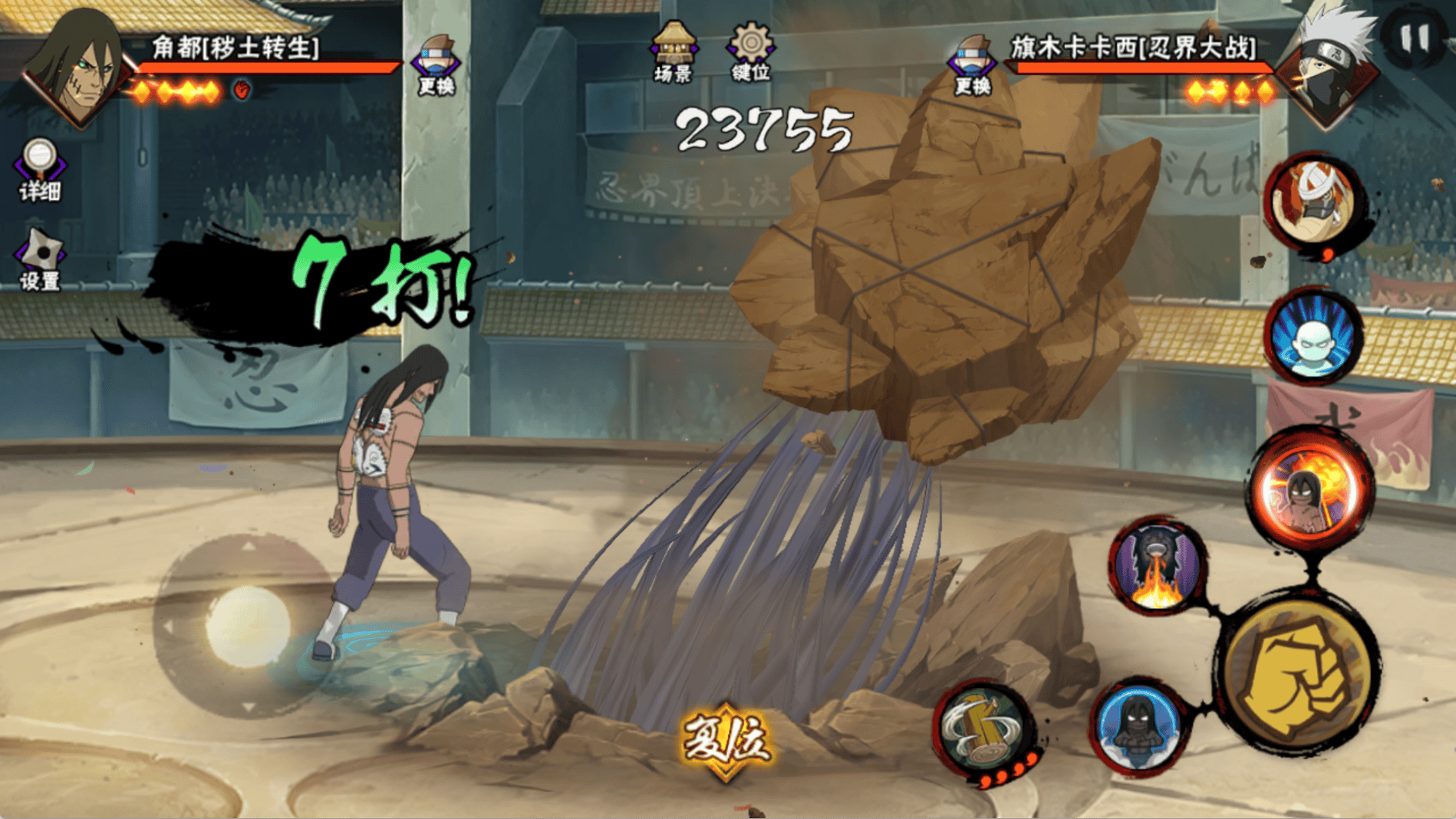The width and height of the screenshot is (1456, 819).
Task: Open the 详细 details panel
Action: [39, 169]
